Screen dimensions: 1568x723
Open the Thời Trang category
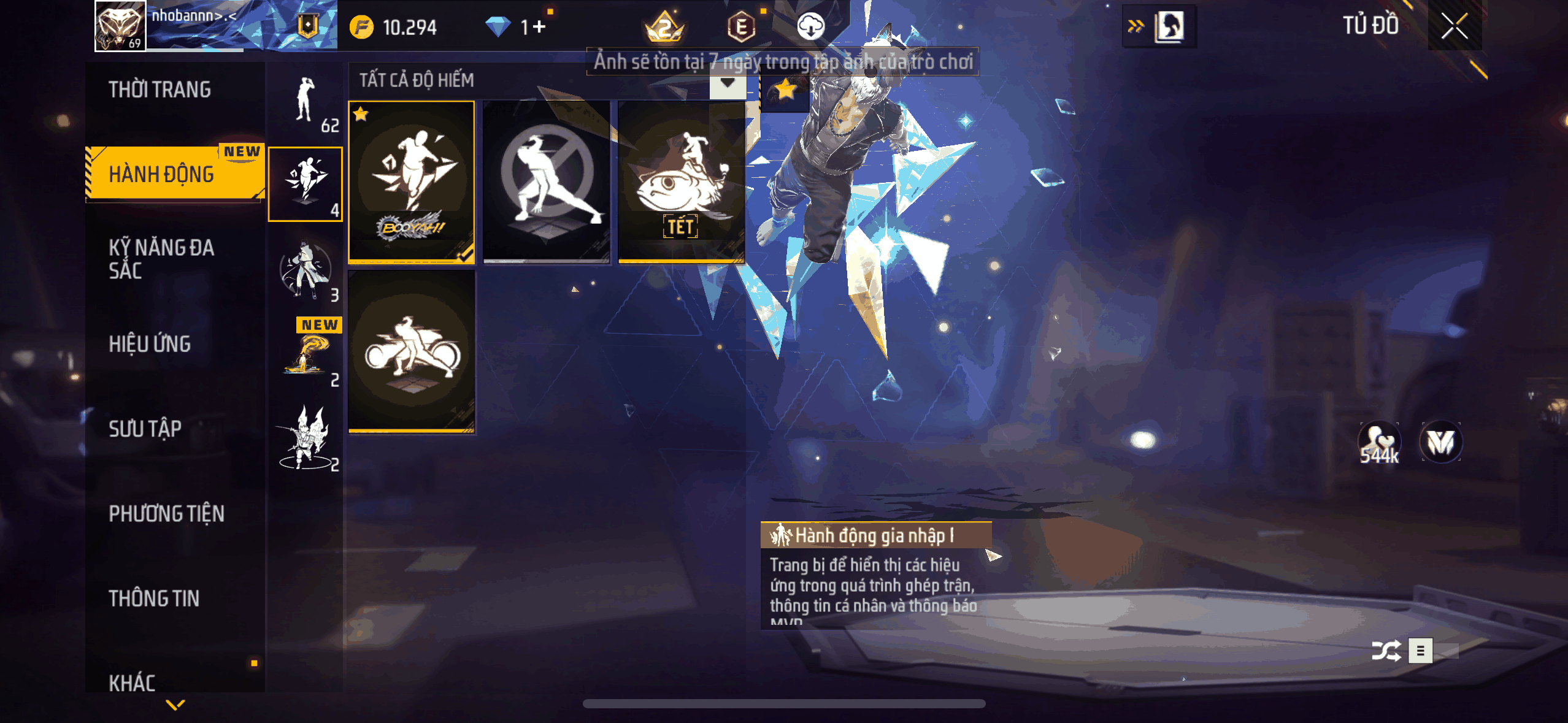point(159,90)
